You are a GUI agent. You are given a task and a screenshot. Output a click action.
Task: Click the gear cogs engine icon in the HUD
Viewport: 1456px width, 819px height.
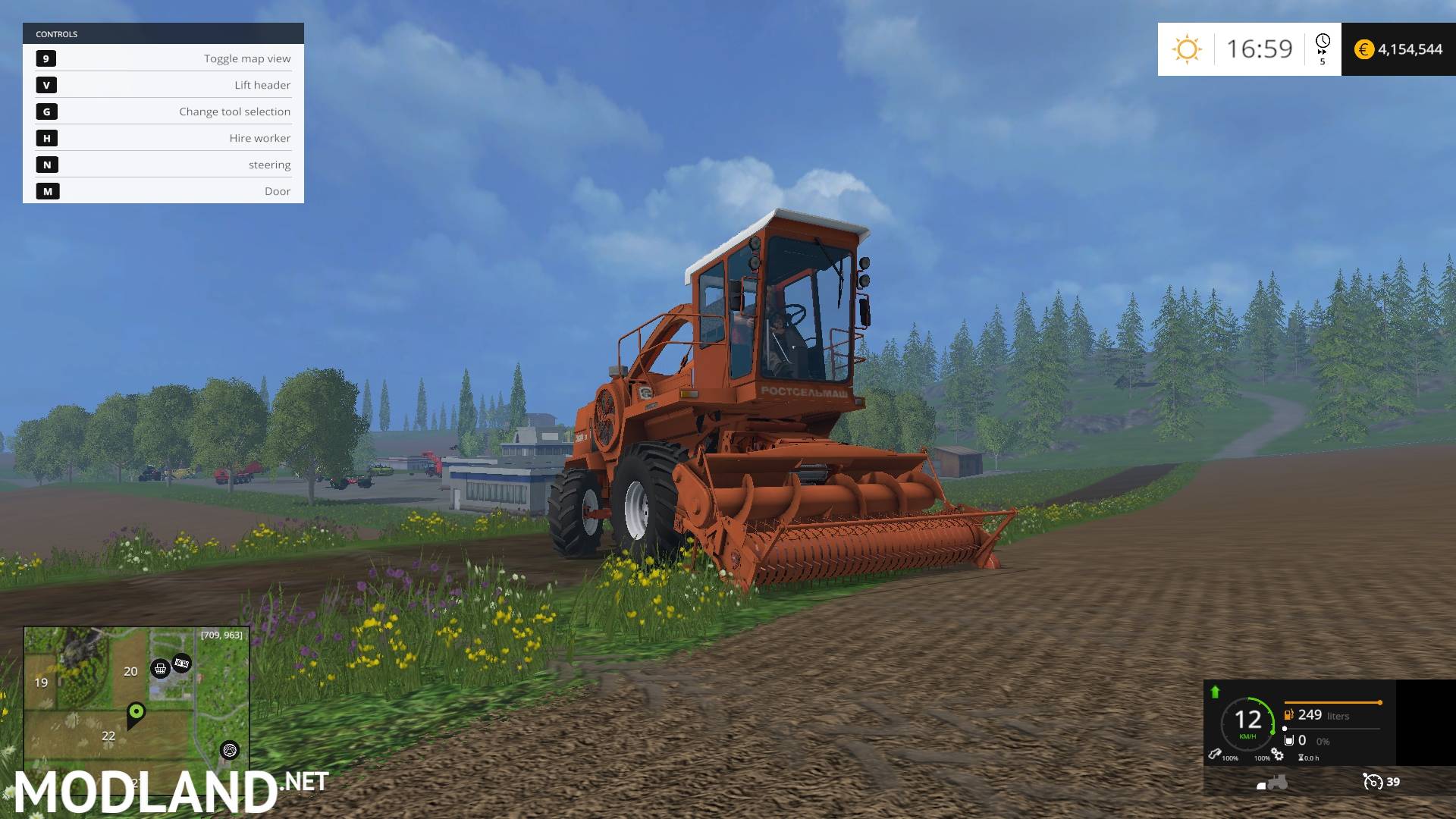coord(1277,755)
